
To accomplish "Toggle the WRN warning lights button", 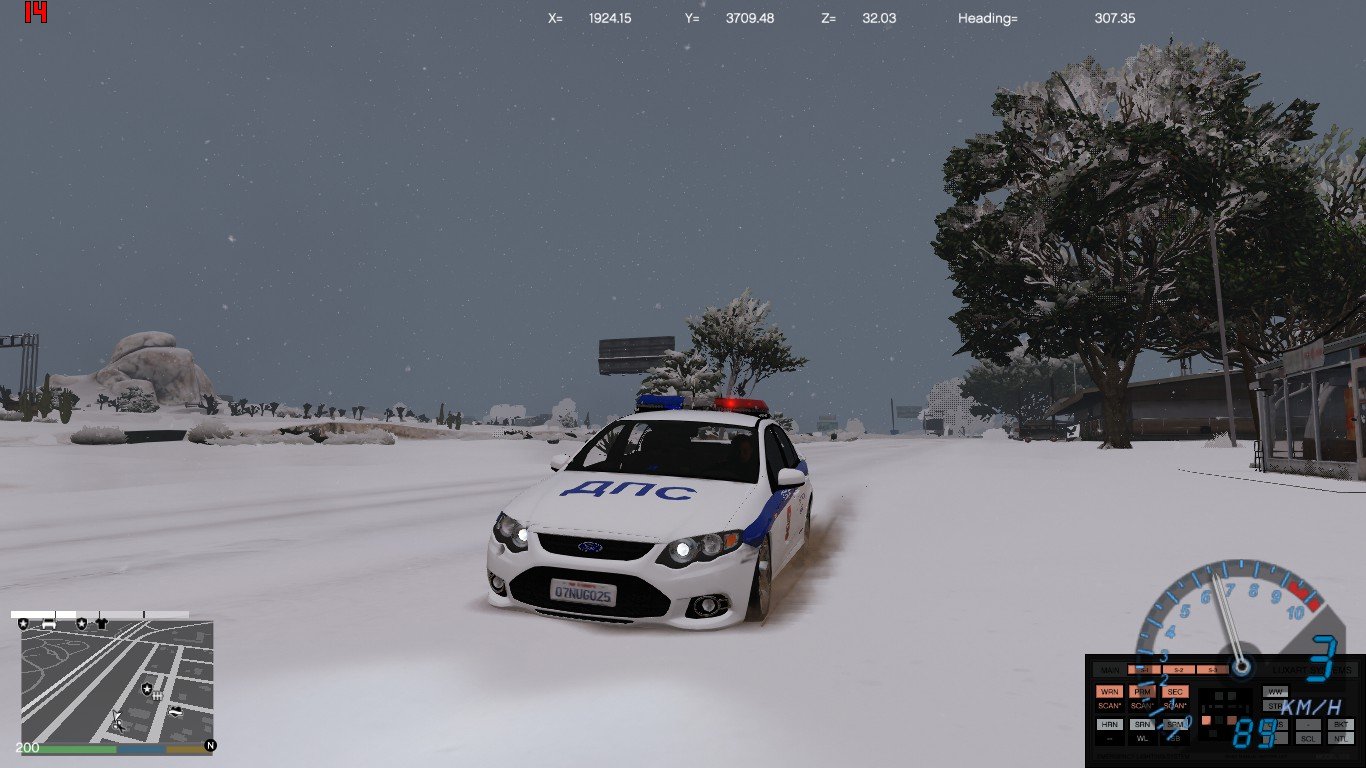I will pos(1109,691).
